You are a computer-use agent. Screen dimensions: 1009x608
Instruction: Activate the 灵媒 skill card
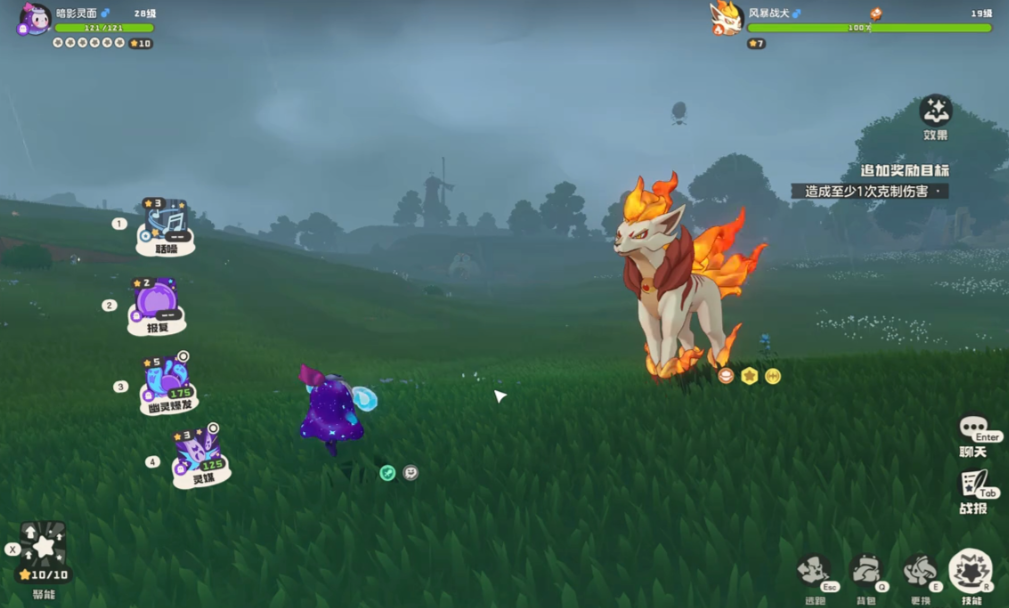click(200, 455)
